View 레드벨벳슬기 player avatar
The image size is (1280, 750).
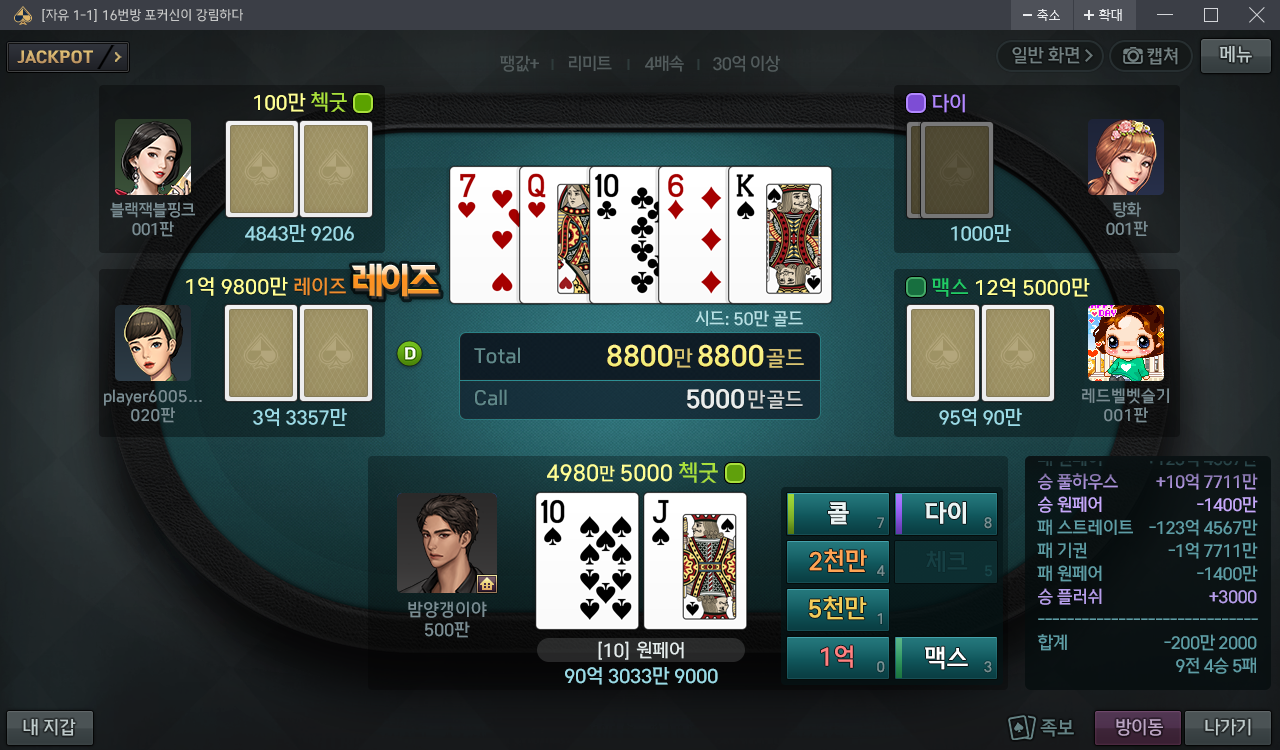point(1125,343)
